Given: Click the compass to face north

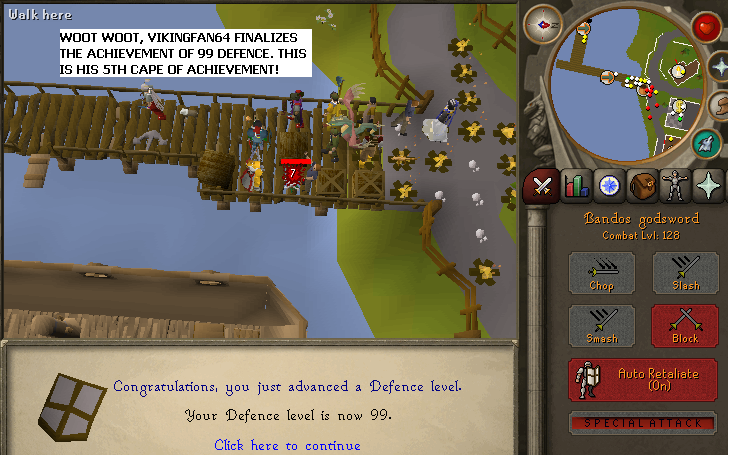Looking at the screenshot, I should click(x=543, y=23).
